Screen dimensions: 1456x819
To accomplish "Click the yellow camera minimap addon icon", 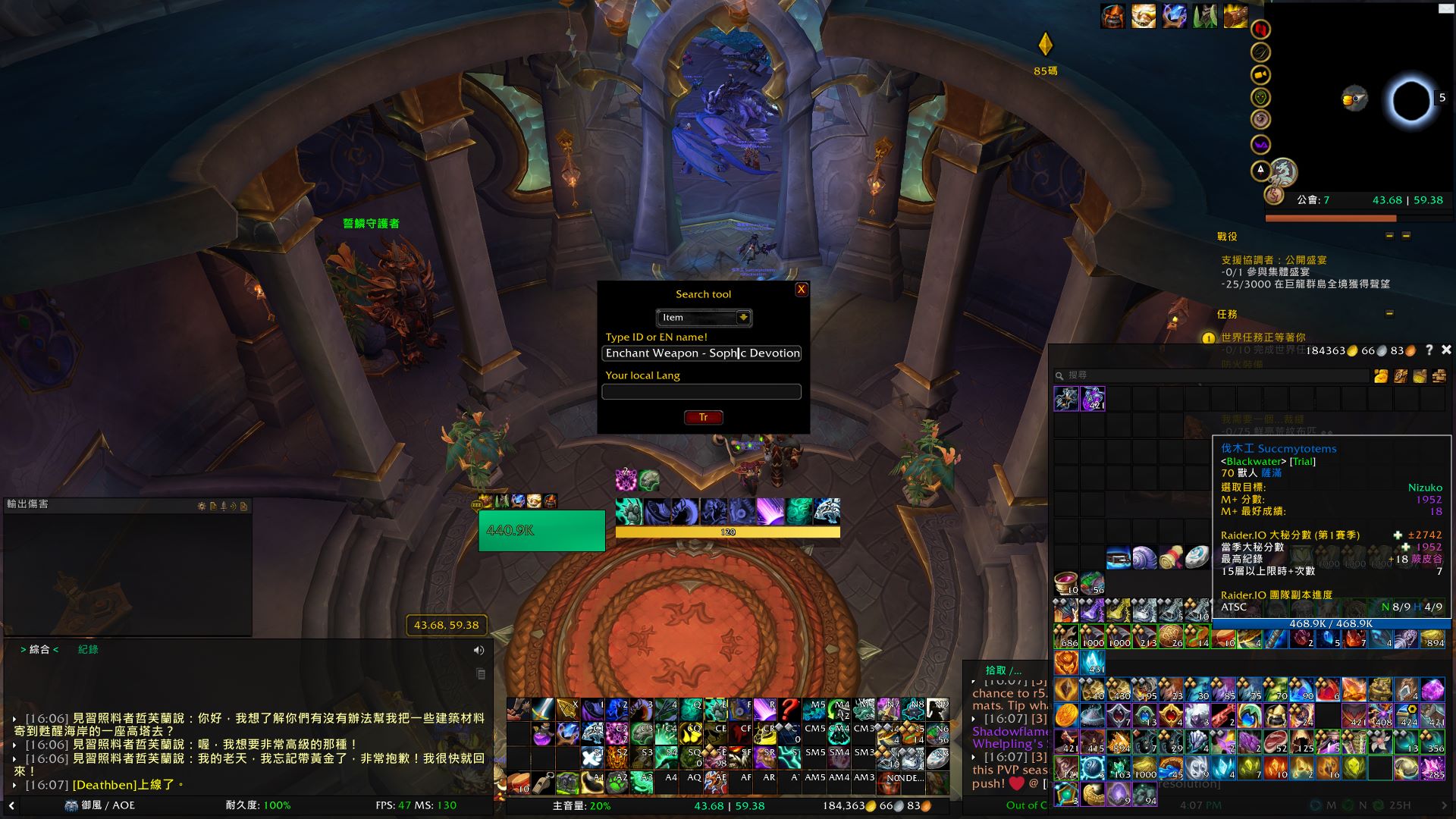I will (x=1260, y=74).
